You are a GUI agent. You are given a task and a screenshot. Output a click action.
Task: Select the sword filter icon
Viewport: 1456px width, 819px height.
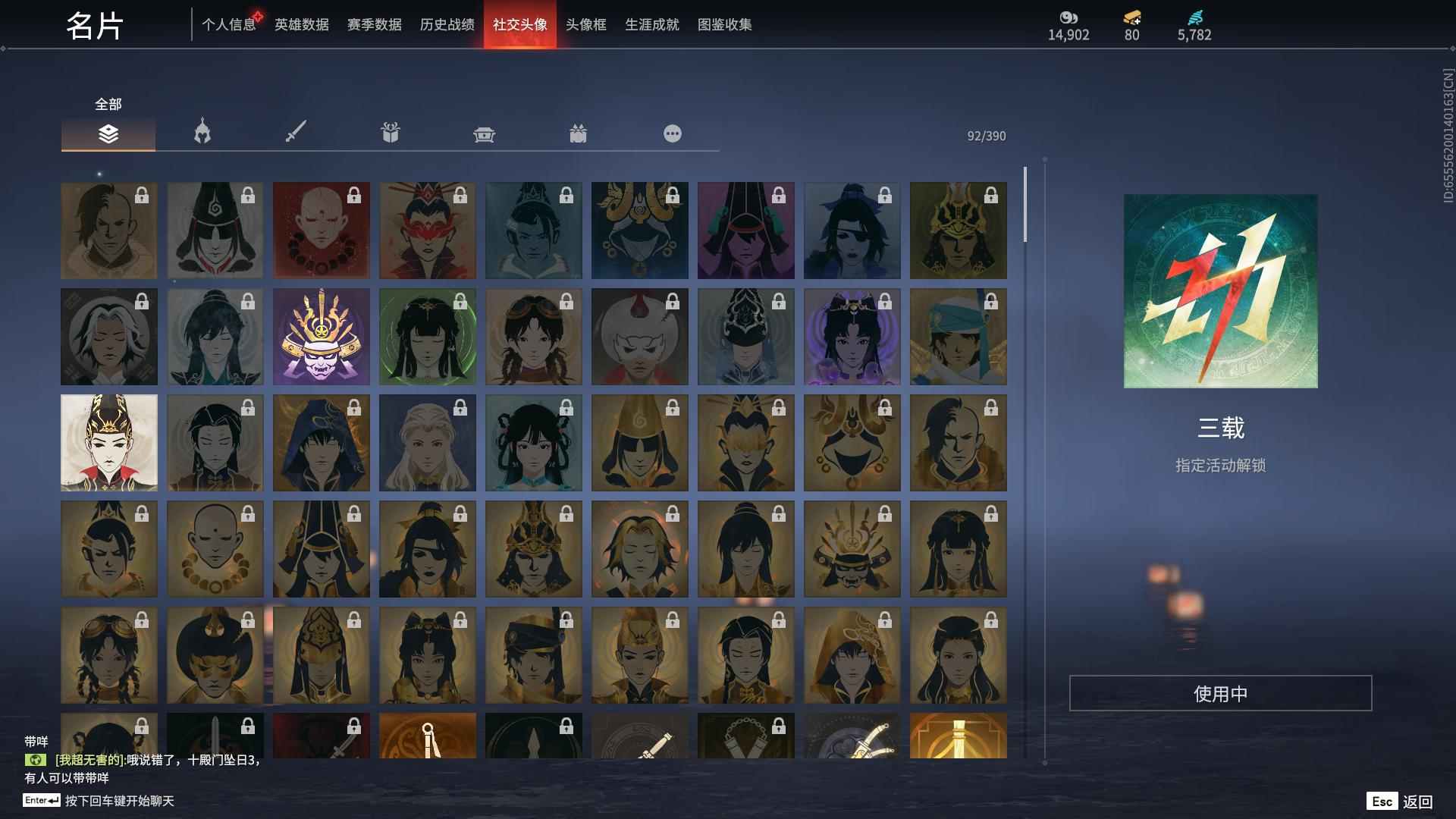pyautogui.click(x=296, y=133)
